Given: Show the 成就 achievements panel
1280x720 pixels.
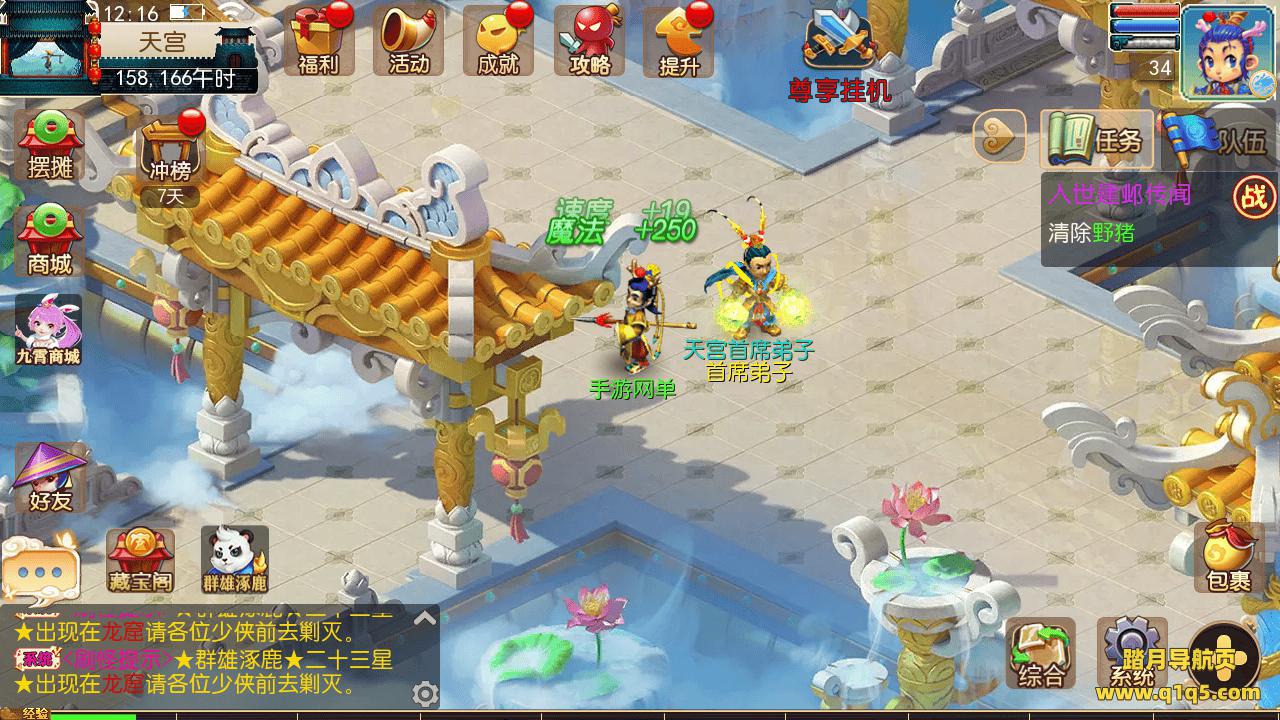Looking at the screenshot, I should (499, 41).
